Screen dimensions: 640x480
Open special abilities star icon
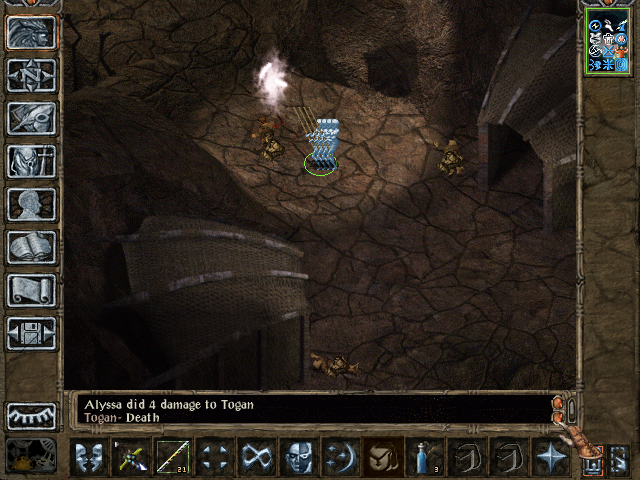pos(550,457)
